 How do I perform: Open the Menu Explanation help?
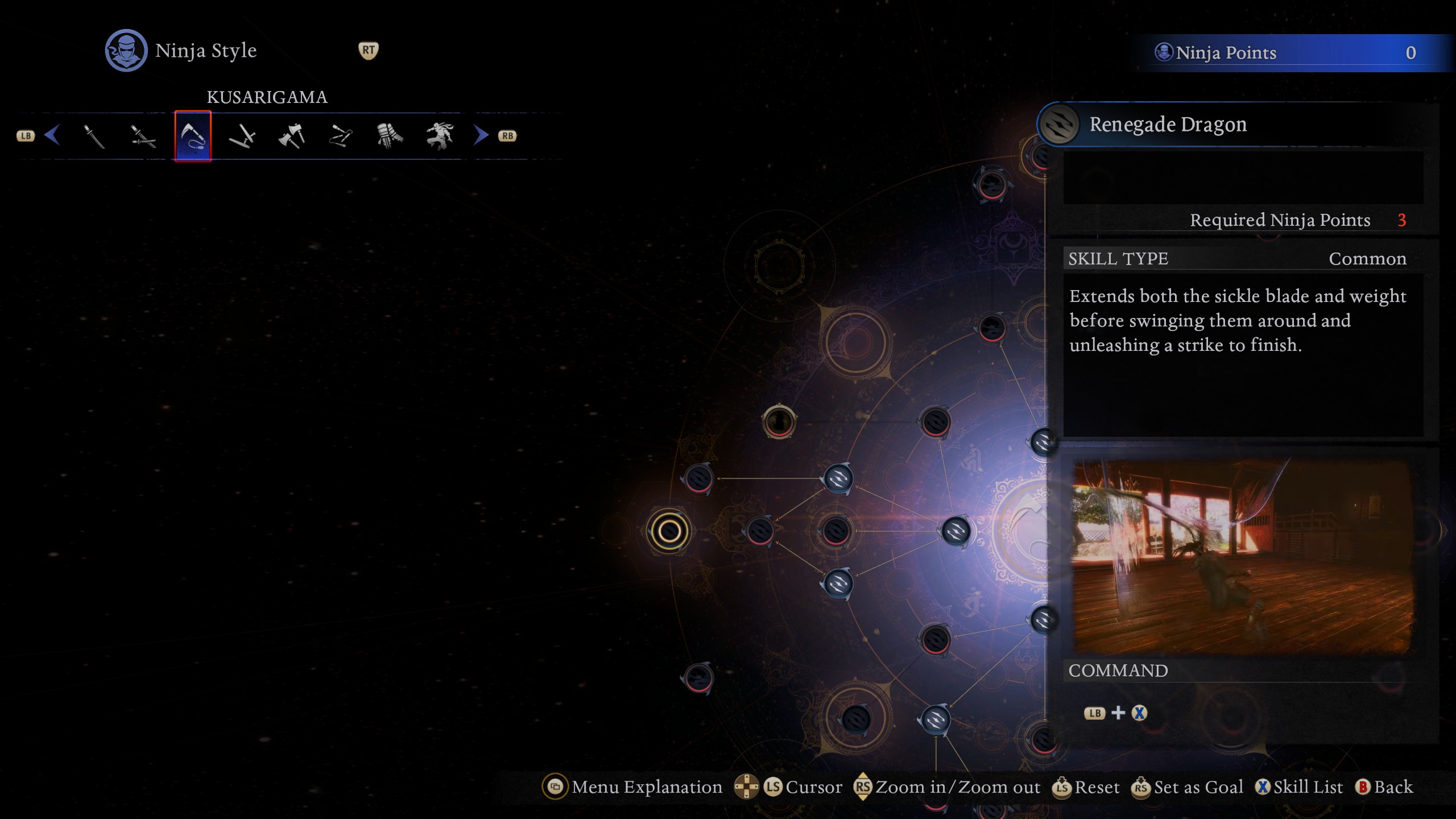click(x=632, y=787)
